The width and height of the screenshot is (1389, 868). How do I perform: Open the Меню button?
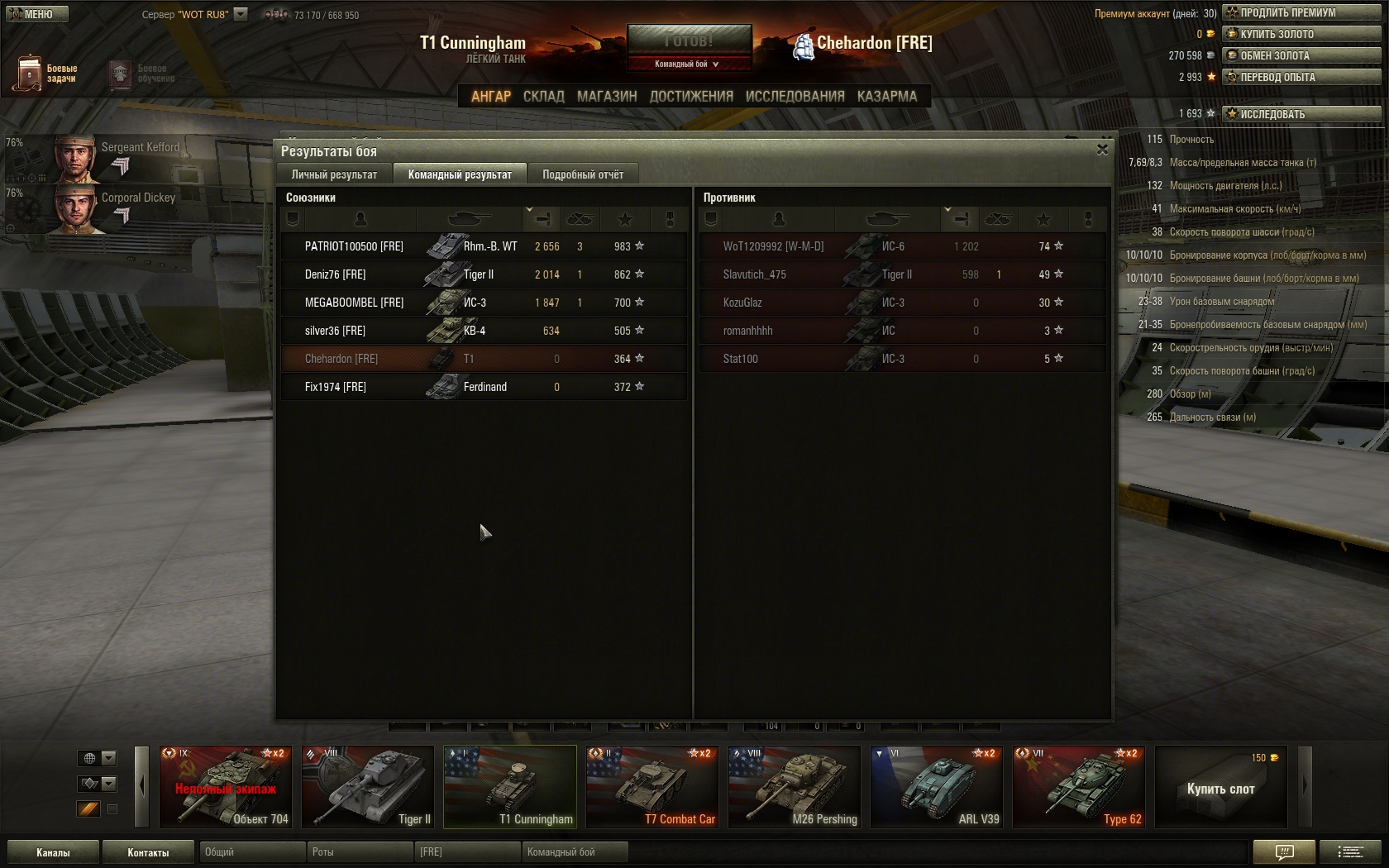pos(37,14)
